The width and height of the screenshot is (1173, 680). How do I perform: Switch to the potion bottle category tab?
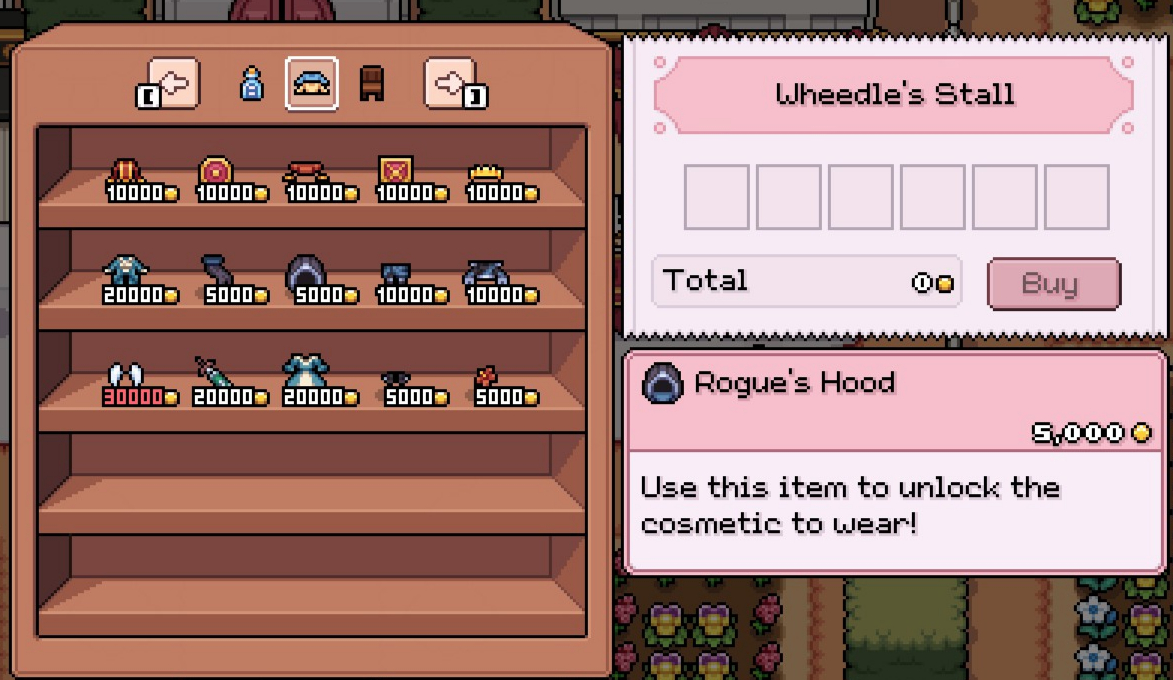(252, 84)
